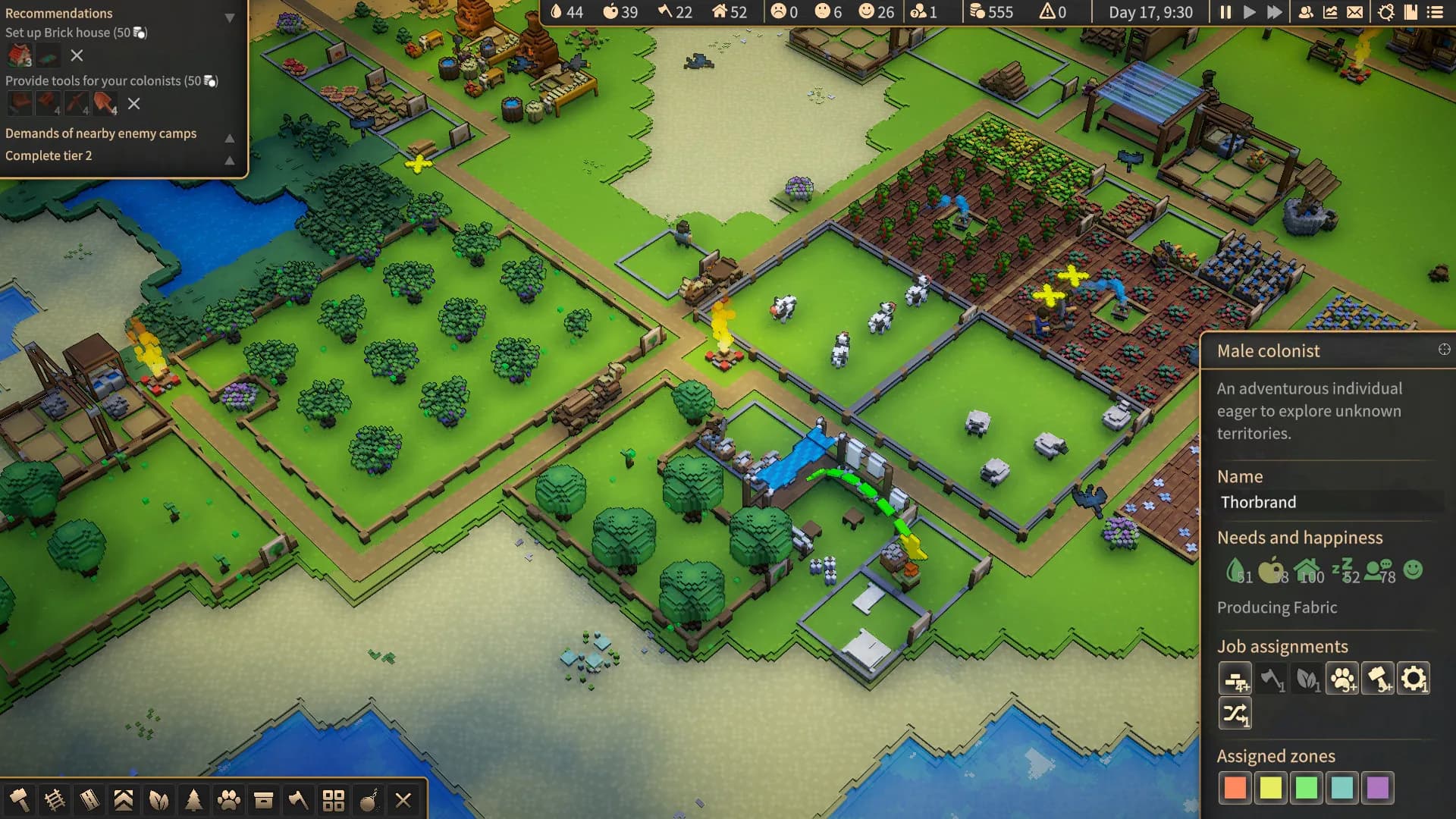Toggle the gear crafting job assignment
The height and width of the screenshot is (819, 1456).
pos(1413,679)
